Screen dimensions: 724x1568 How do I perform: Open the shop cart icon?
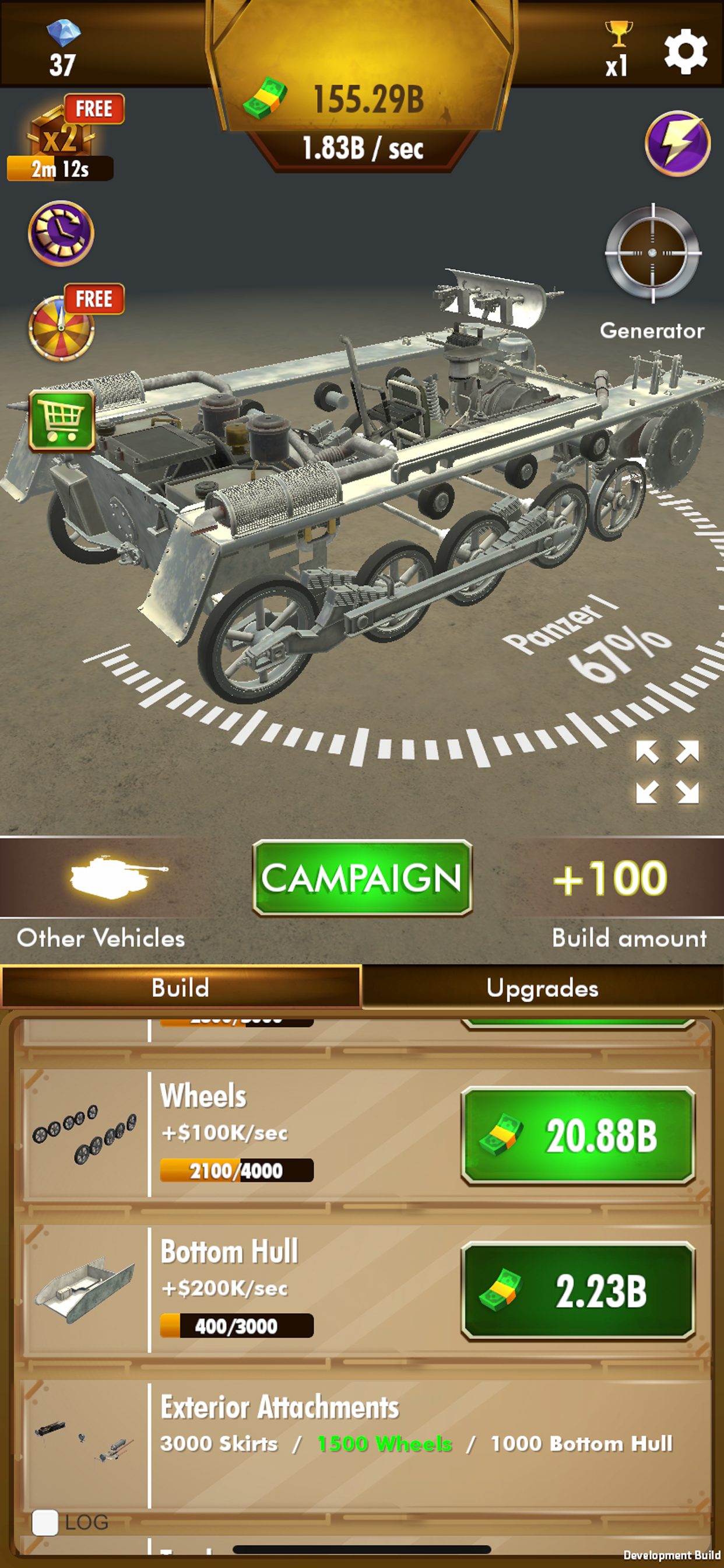tap(62, 421)
